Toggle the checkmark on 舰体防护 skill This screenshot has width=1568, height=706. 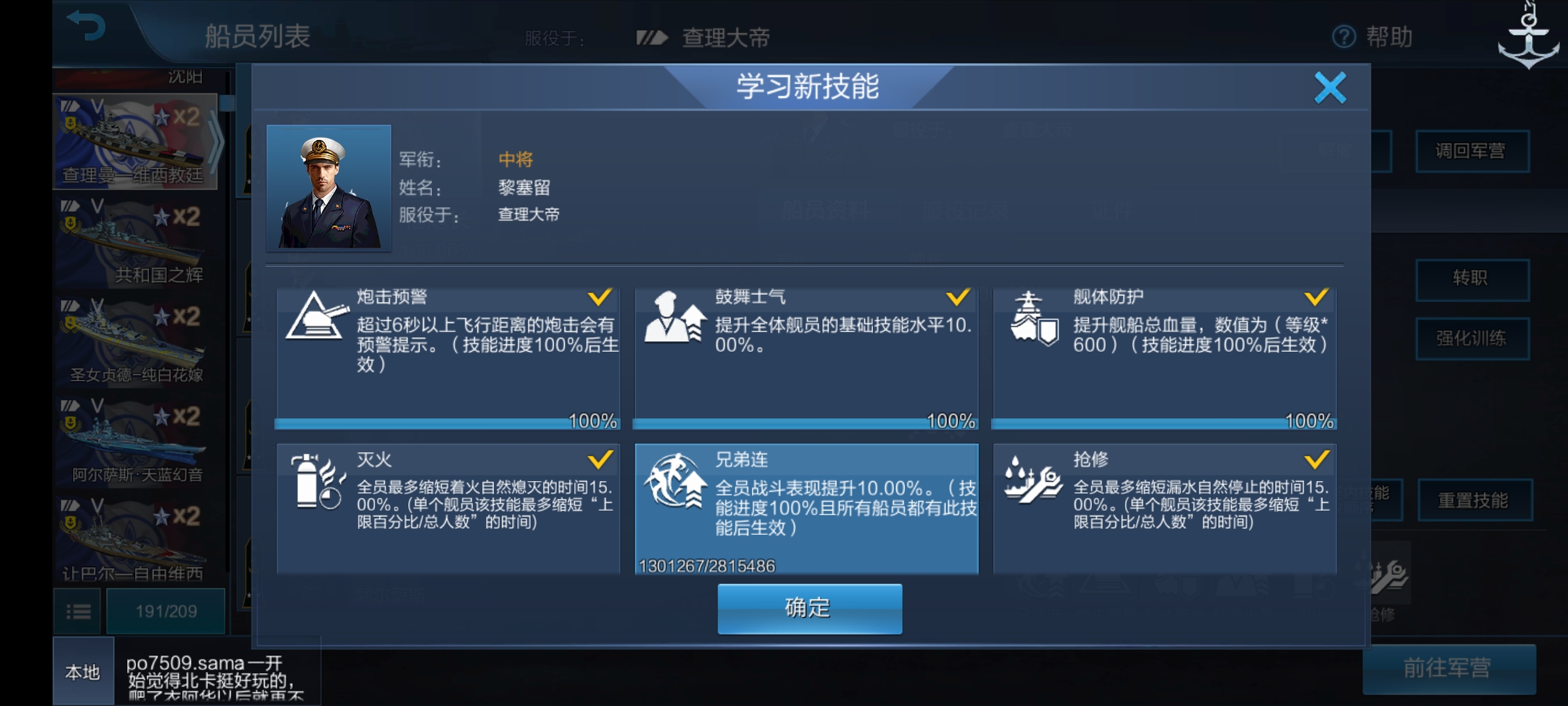[x=1317, y=297]
